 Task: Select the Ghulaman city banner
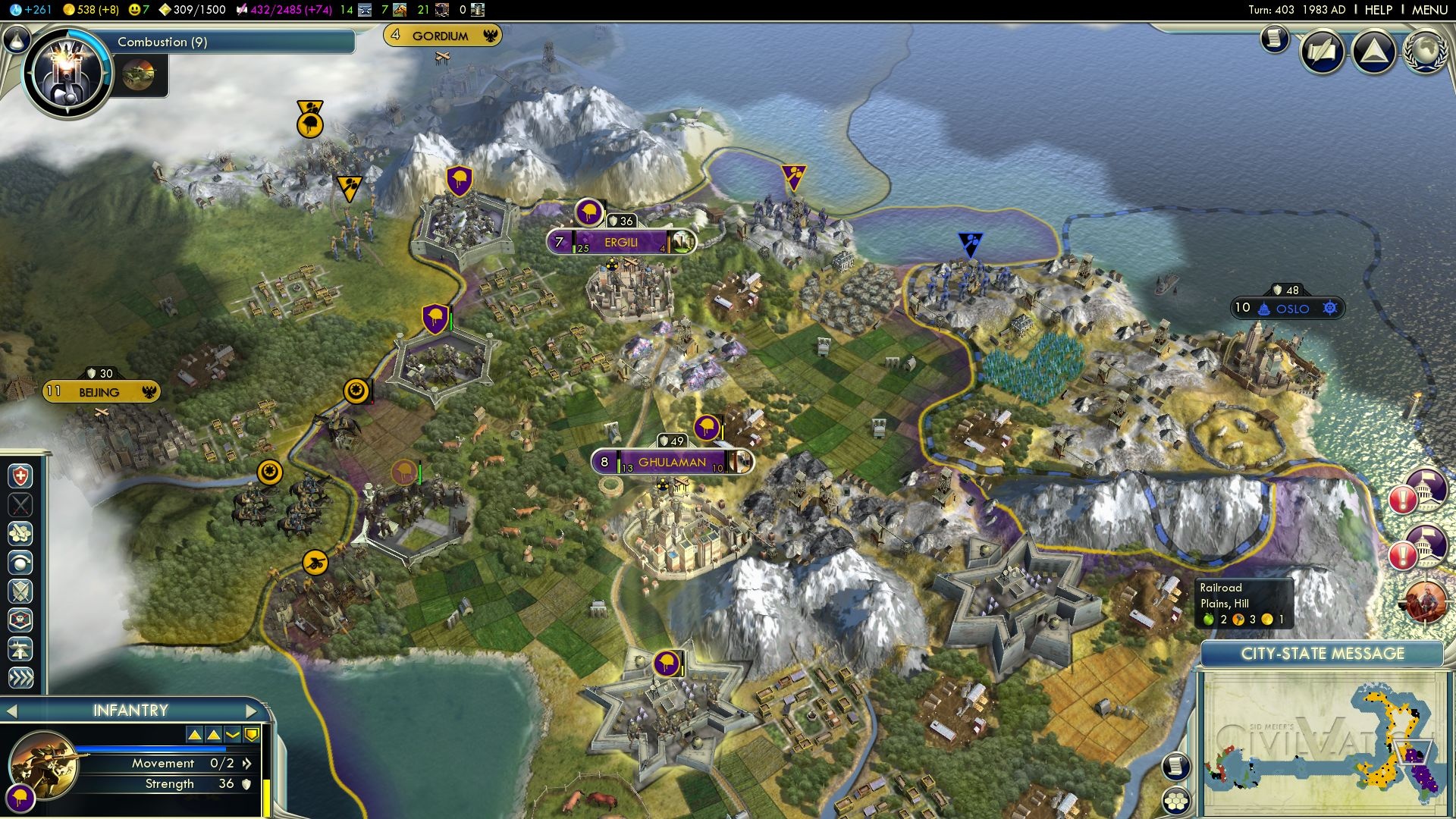click(x=672, y=462)
